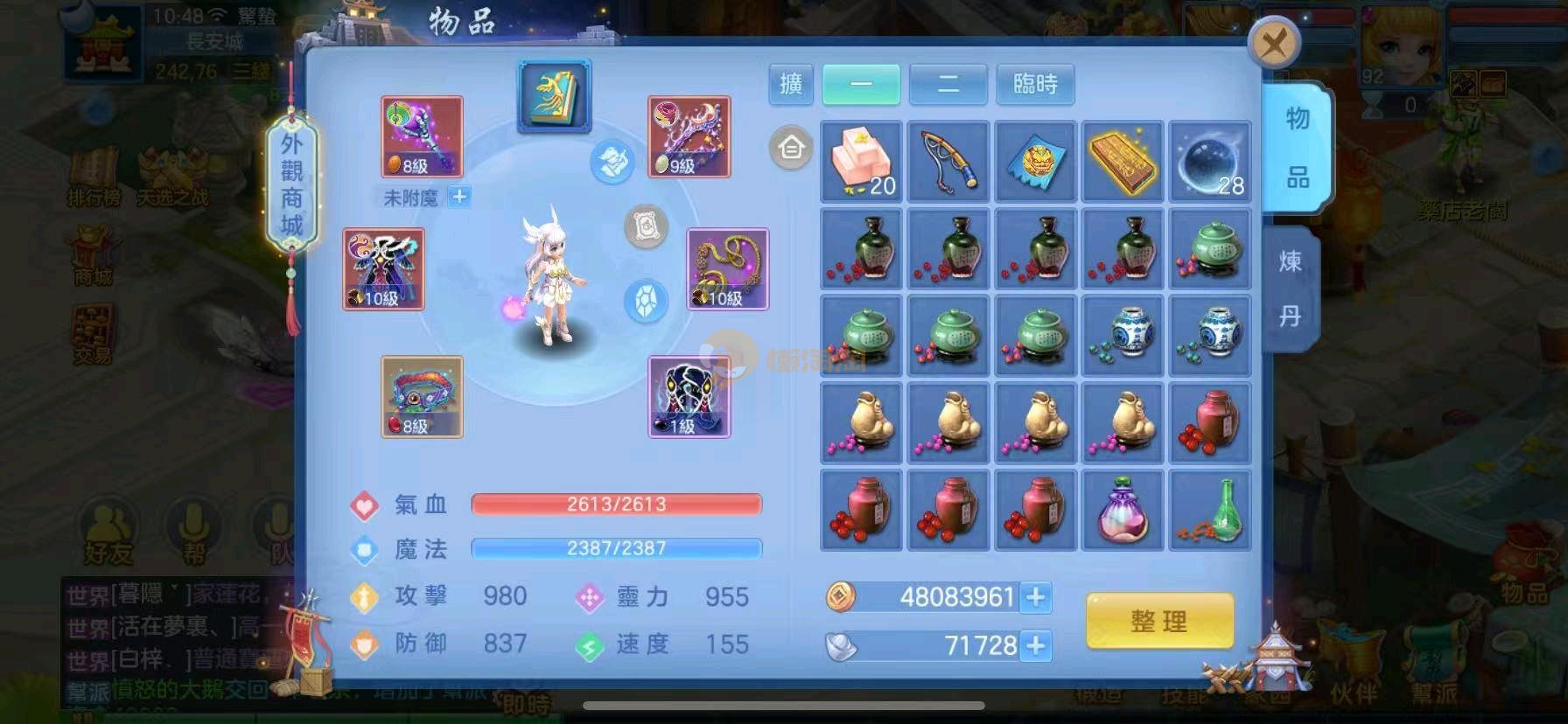
Task: Select the golden treasure box item
Action: click(x=1123, y=162)
